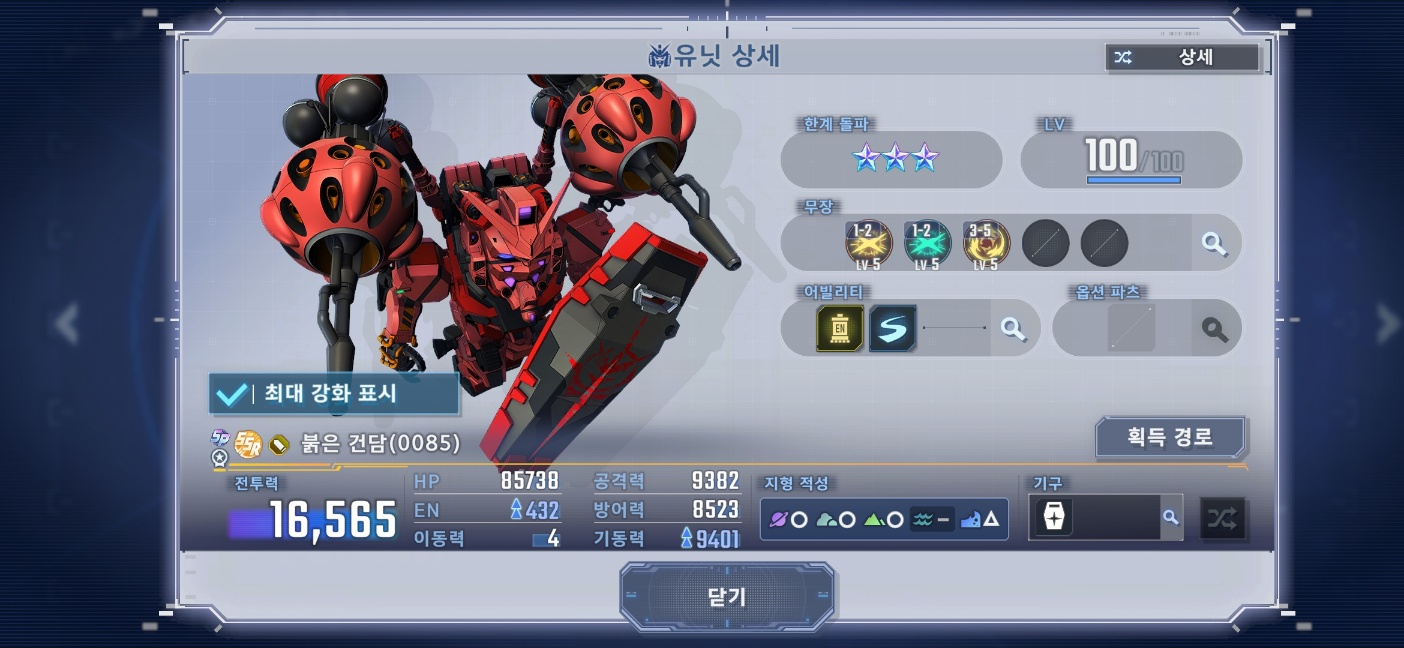Open the 획득 경로 button
Screen dimensions: 1404x648
(1170, 437)
